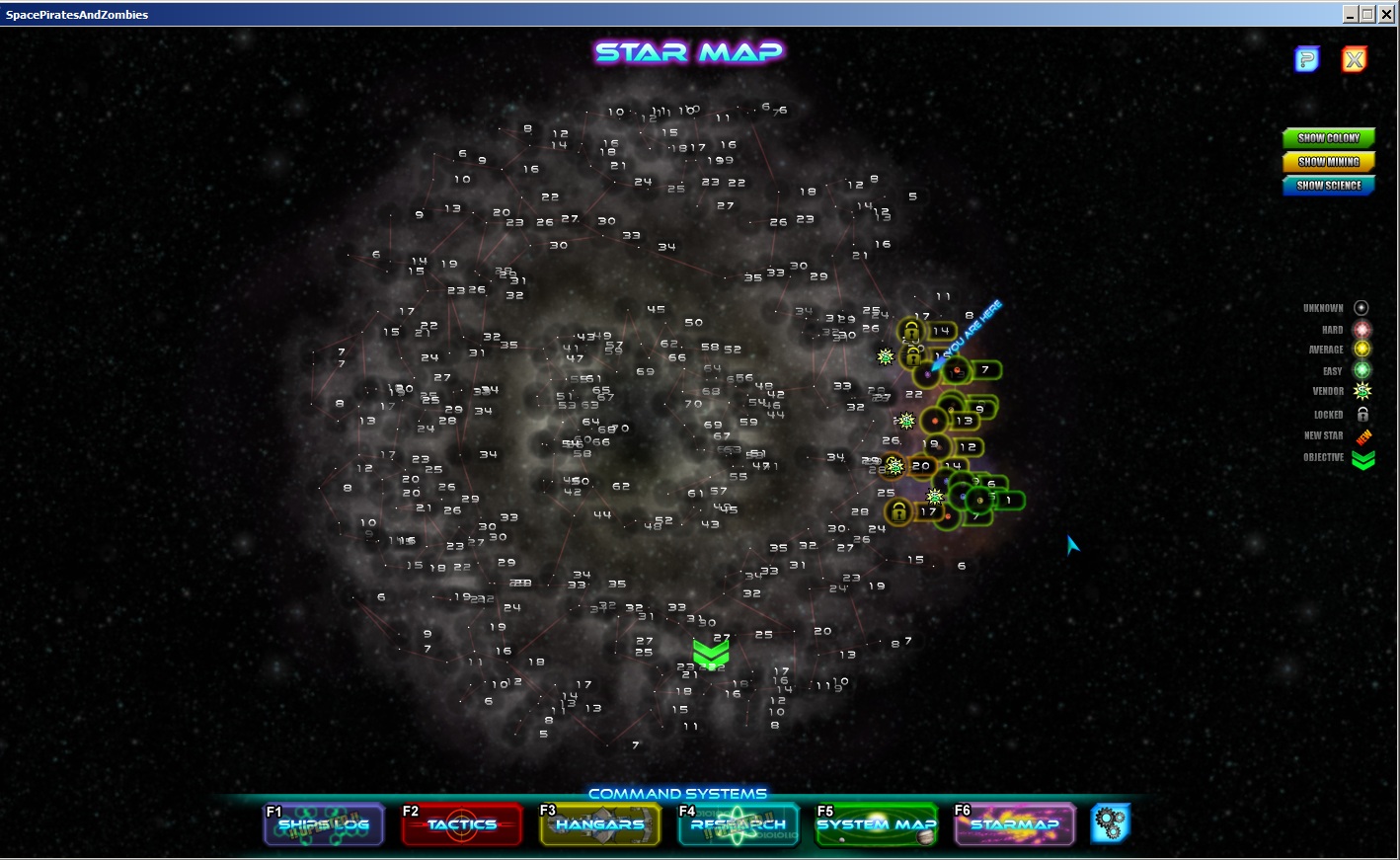Select the green objective chevron marker on the map

pos(711,653)
